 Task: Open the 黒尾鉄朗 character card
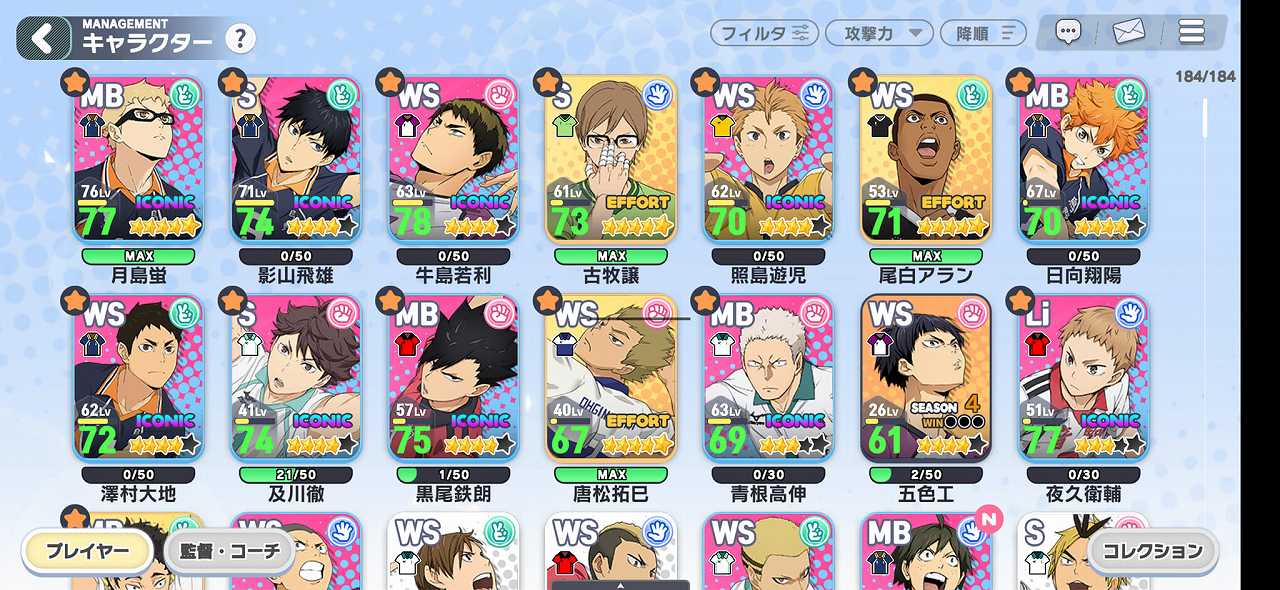[454, 378]
